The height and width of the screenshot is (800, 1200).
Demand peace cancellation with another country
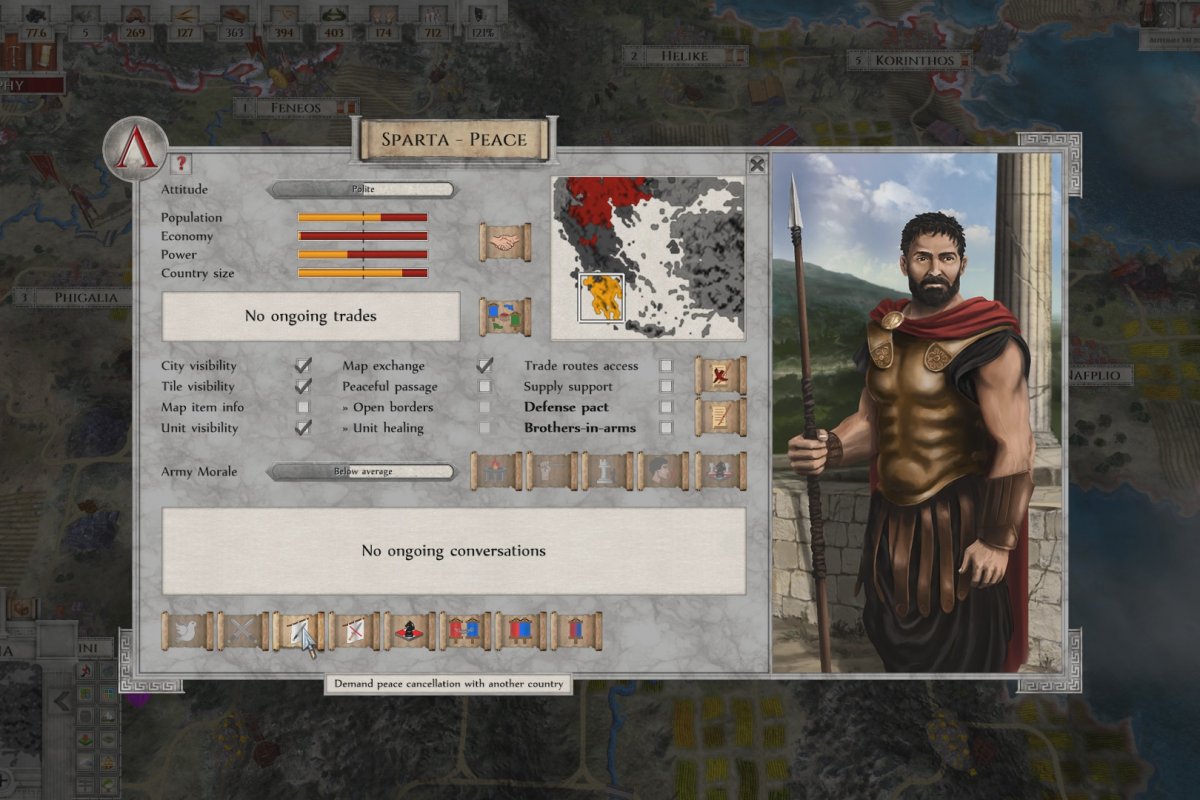(298, 631)
